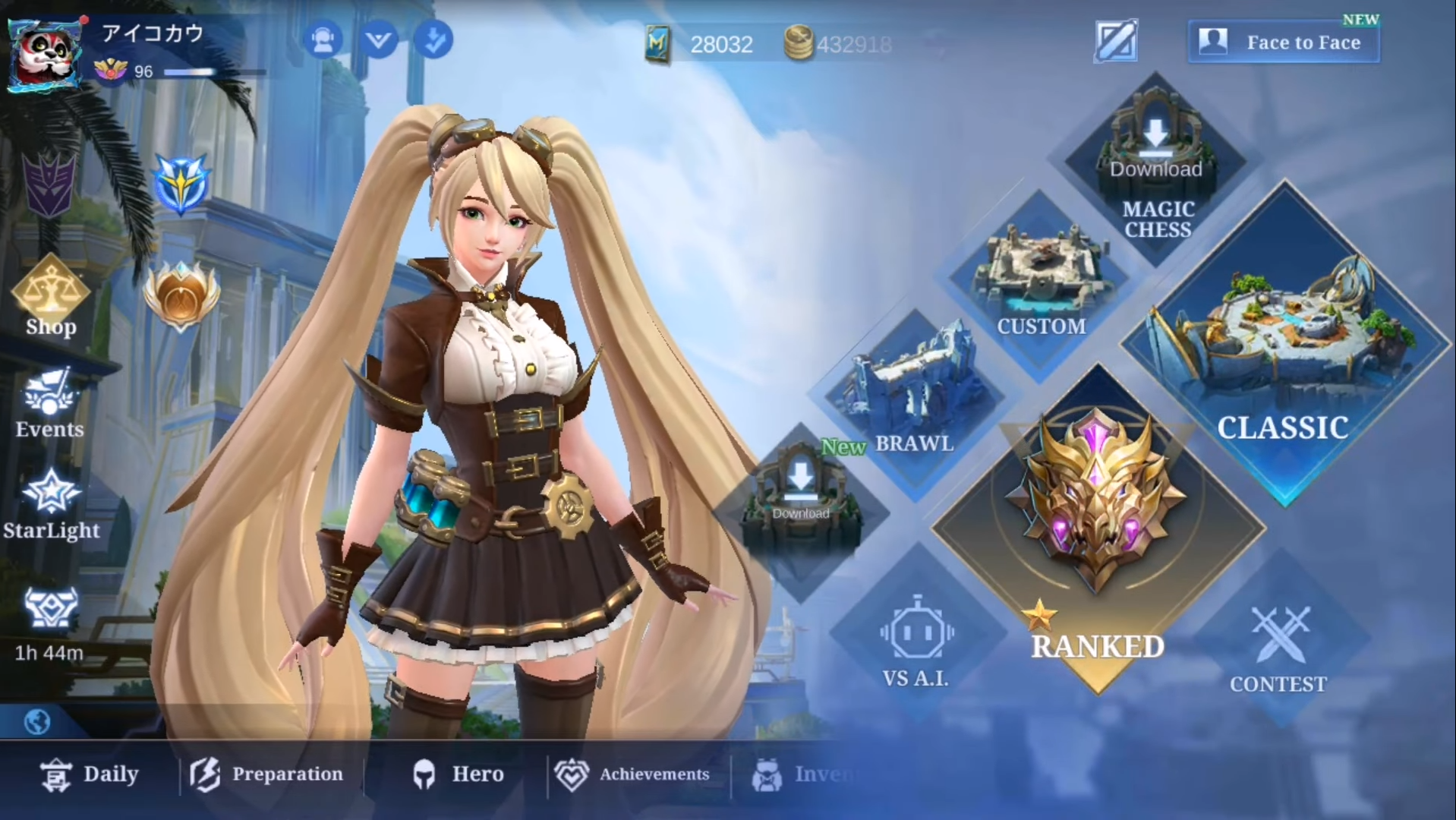Play a VS A.I. match
Screen dimensions: 1456x820
(916, 644)
